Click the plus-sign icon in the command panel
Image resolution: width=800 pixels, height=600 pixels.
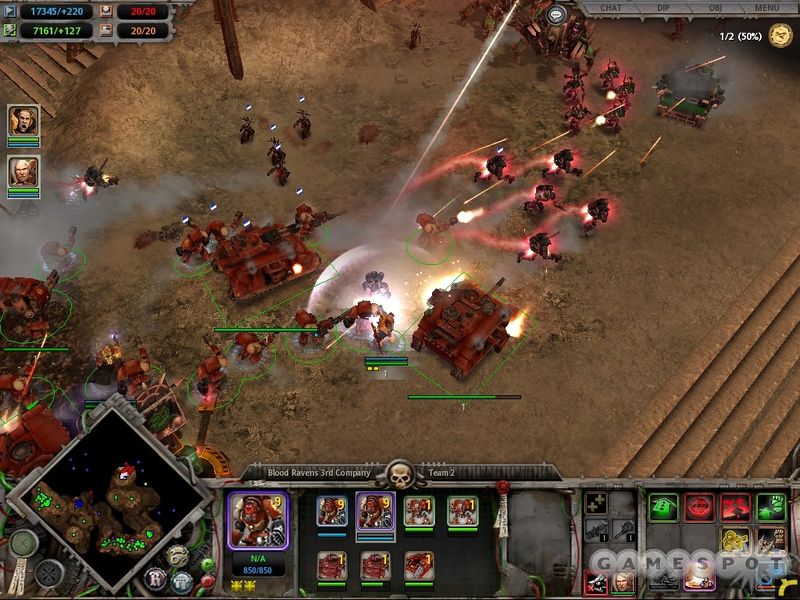coord(596,504)
